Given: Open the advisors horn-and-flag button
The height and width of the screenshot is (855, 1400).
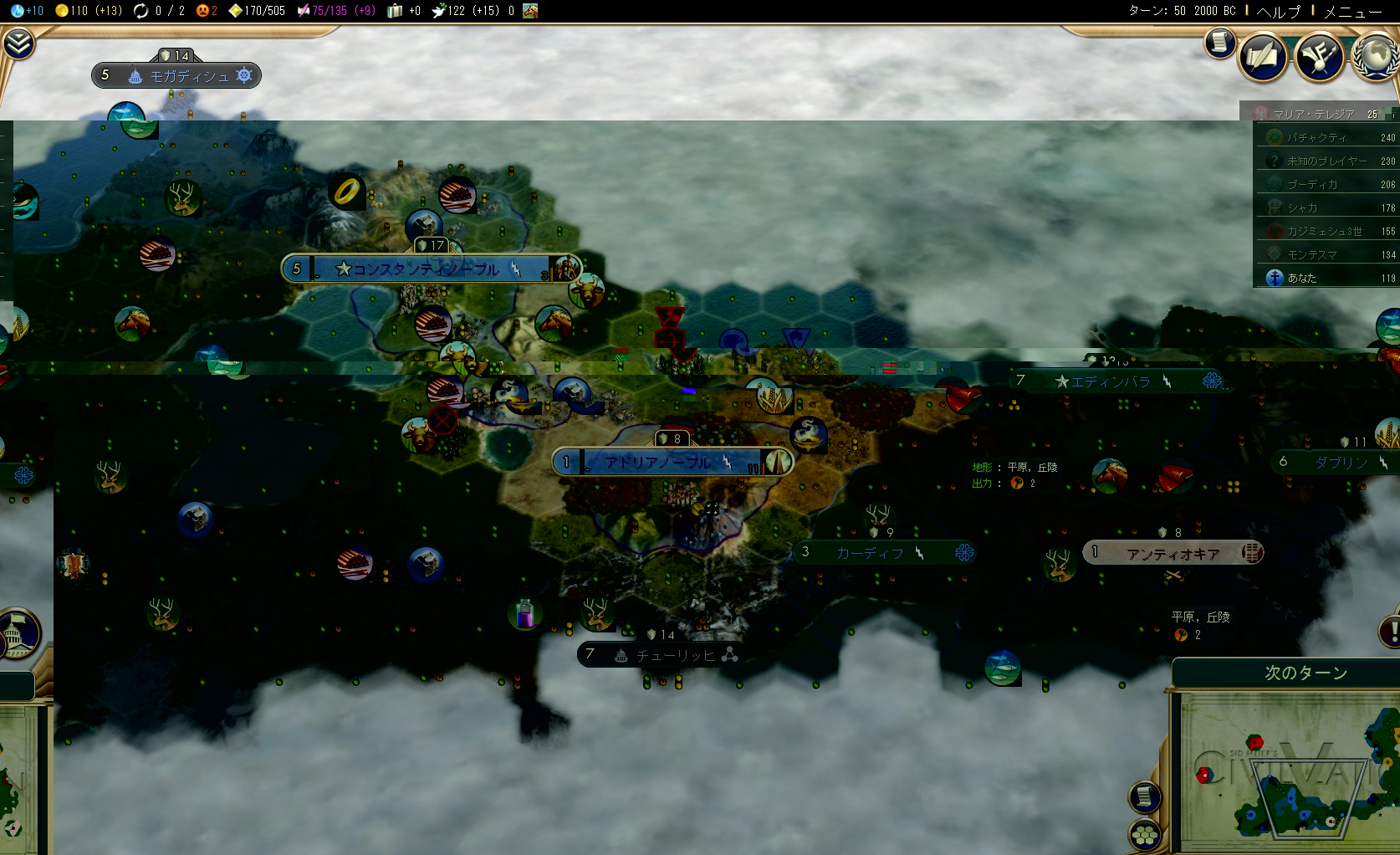Looking at the screenshot, I should (x=1319, y=57).
